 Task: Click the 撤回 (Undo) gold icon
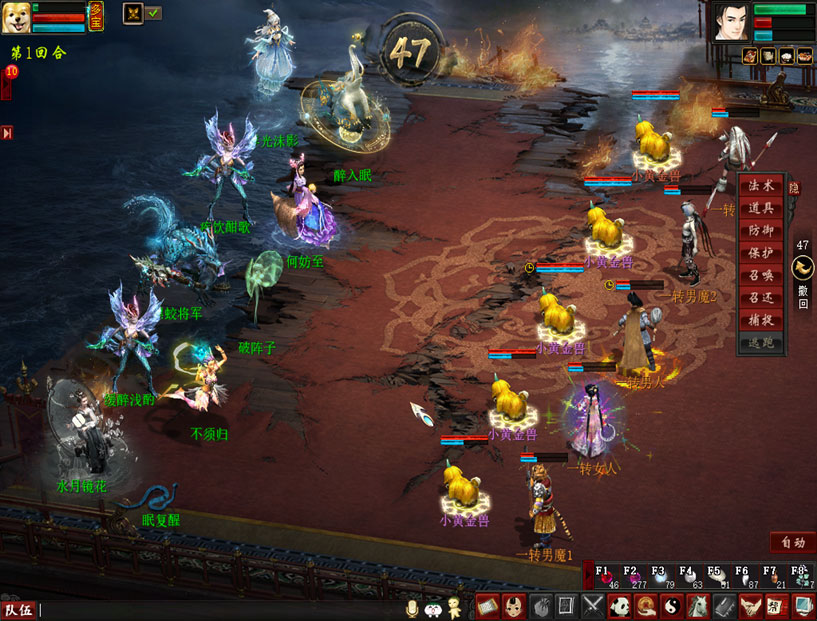(x=802, y=268)
